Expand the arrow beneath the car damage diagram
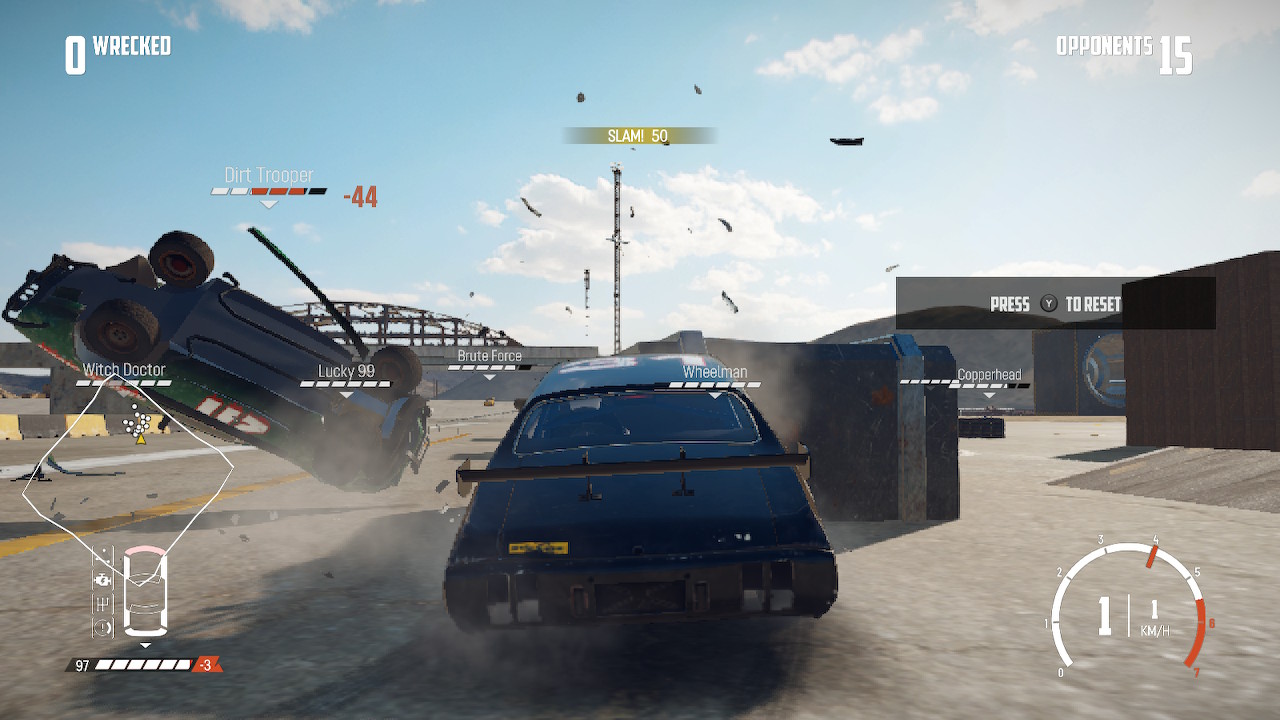This screenshot has height=720, width=1280. tap(145, 644)
